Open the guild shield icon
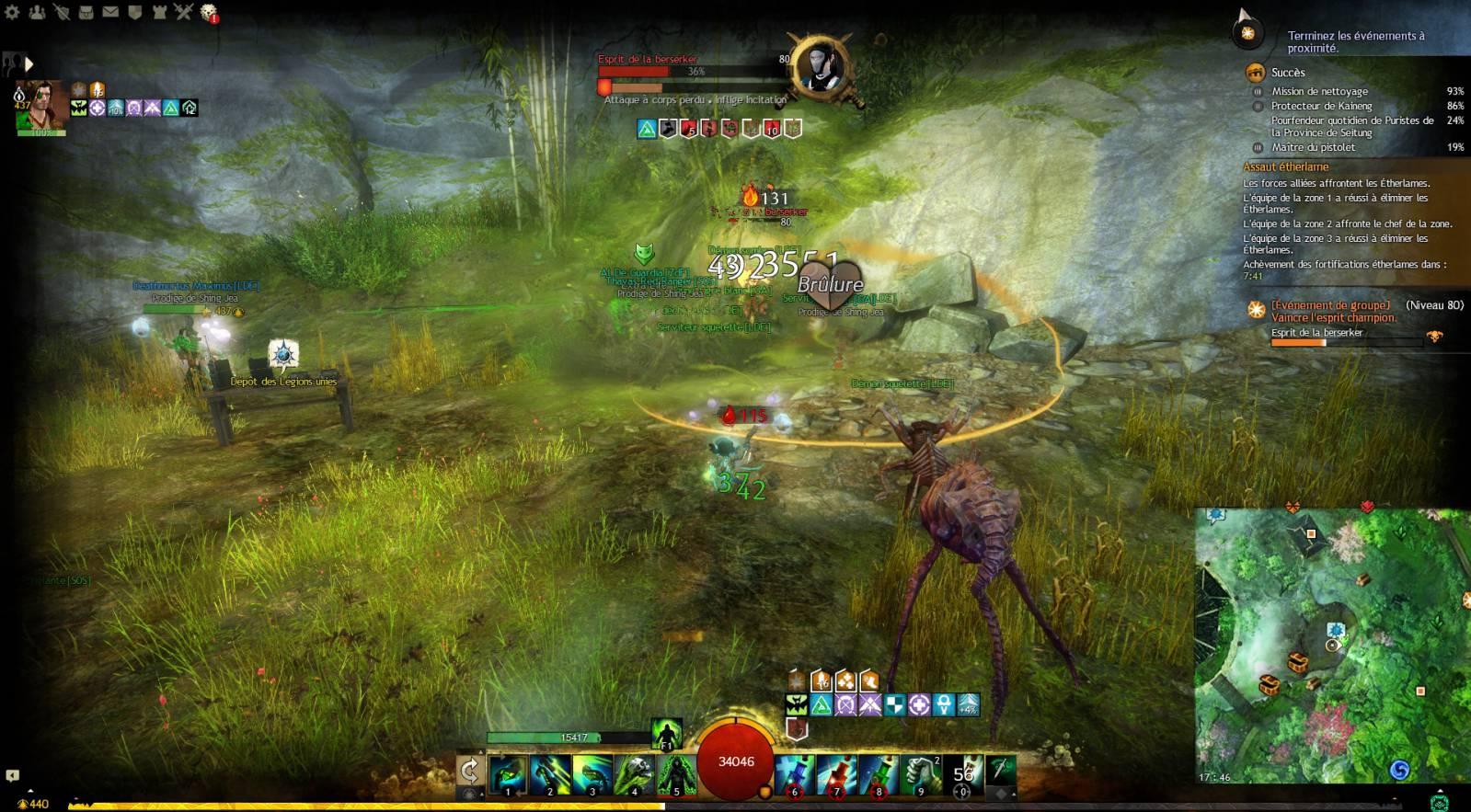The width and height of the screenshot is (1471, 812). tap(134, 12)
